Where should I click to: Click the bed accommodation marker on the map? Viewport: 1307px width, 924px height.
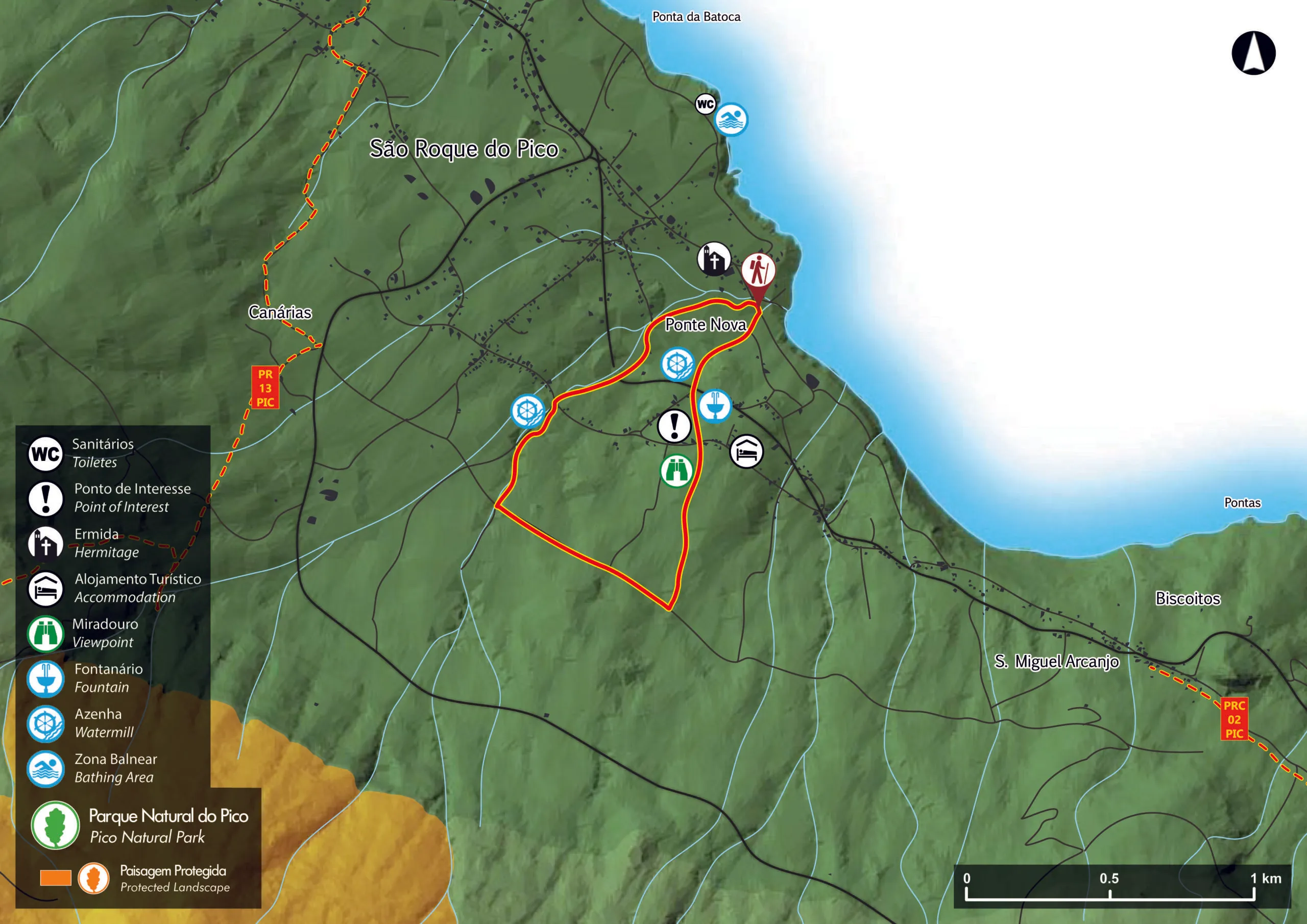tap(746, 452)
